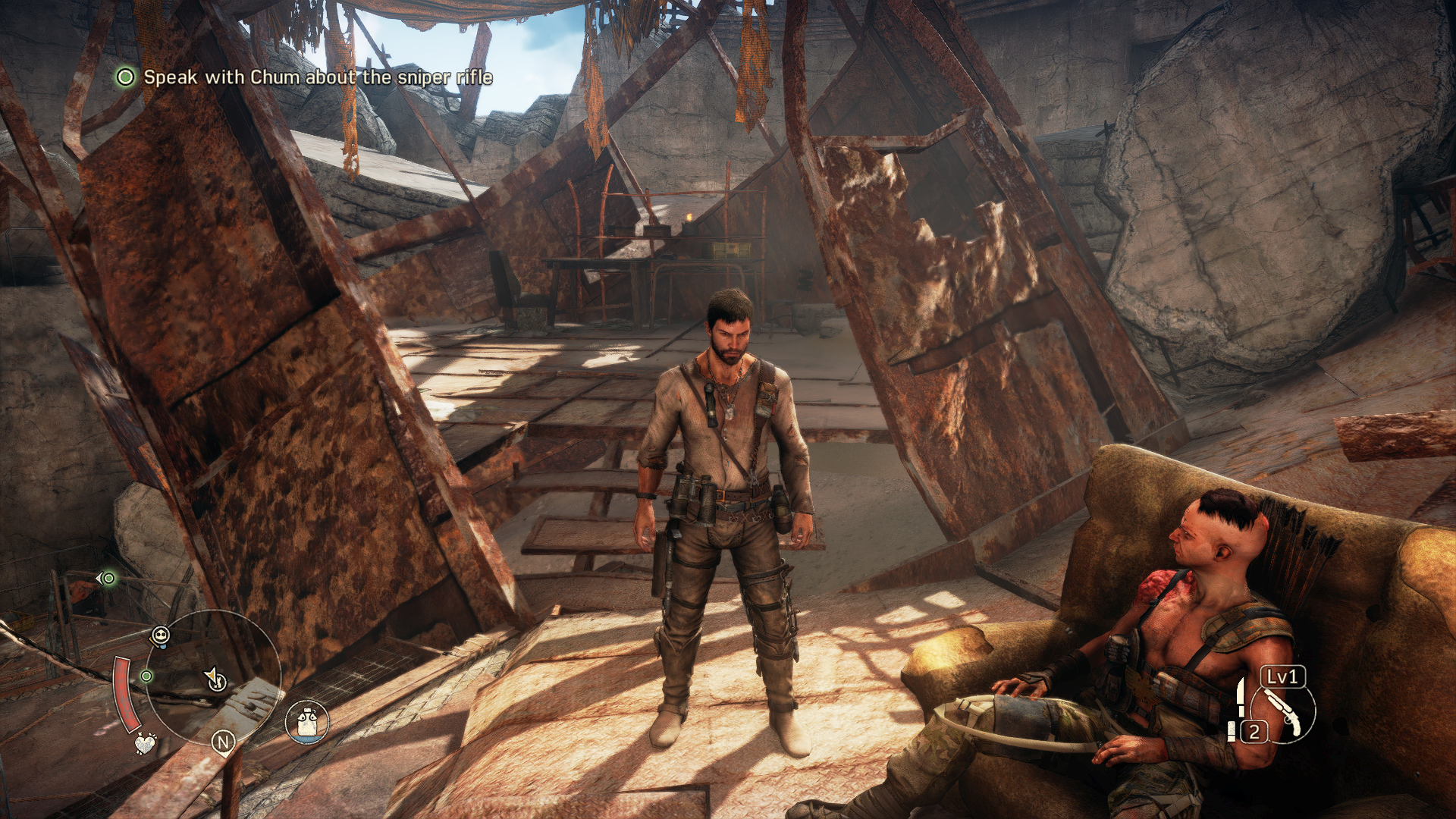Click the green objective dot on minimap rim

coord(146,676)
